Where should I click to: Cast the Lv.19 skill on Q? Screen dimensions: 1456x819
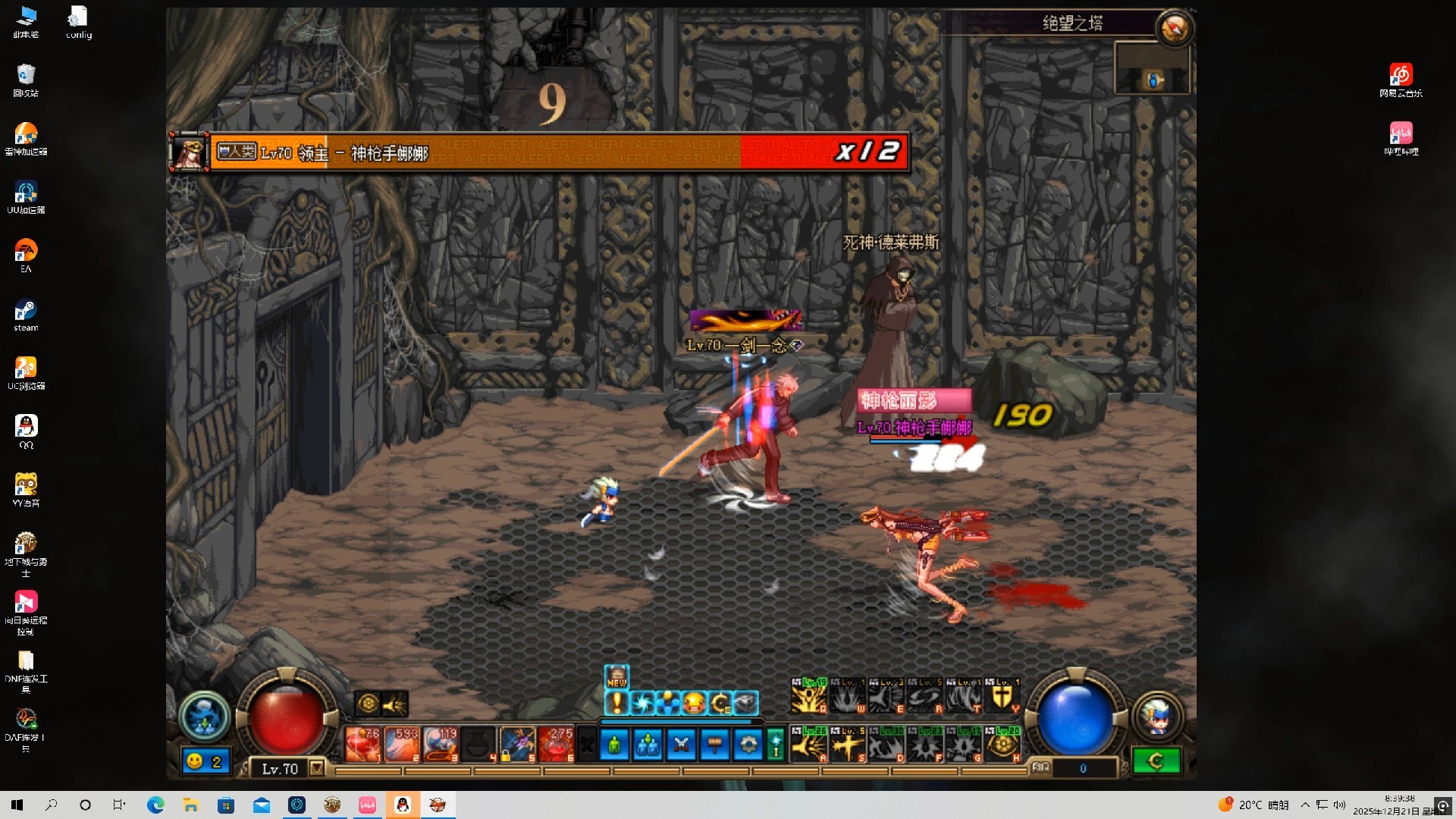[808, 695]
